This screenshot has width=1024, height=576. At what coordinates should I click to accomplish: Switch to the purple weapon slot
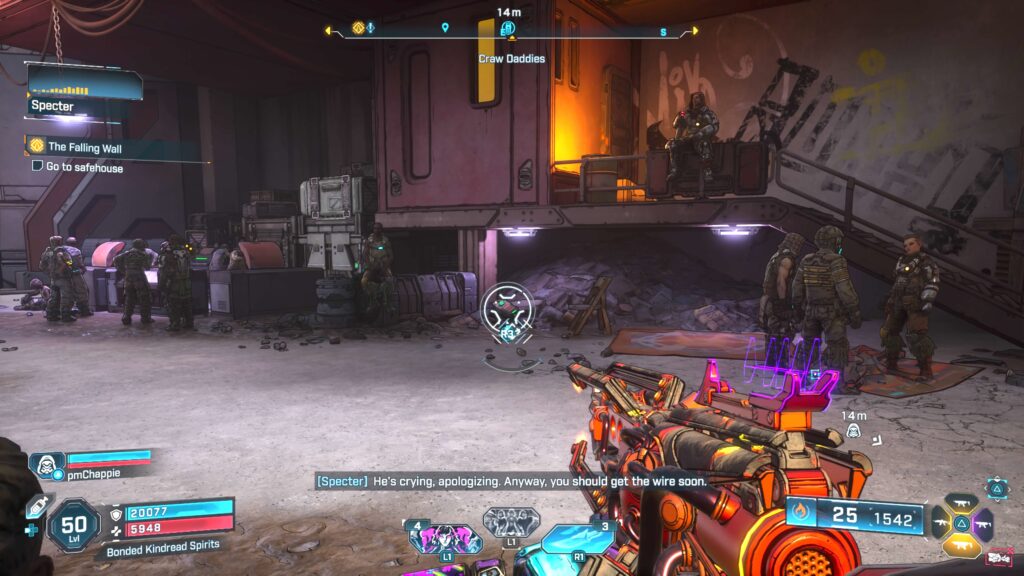pos(983,524)
